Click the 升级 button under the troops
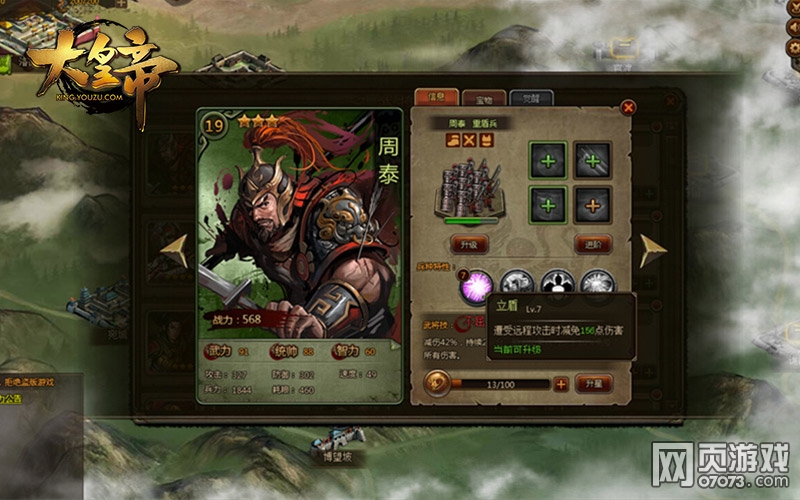Image resolution: width=800 pixels, height=500 pixels. click(470, 244)
